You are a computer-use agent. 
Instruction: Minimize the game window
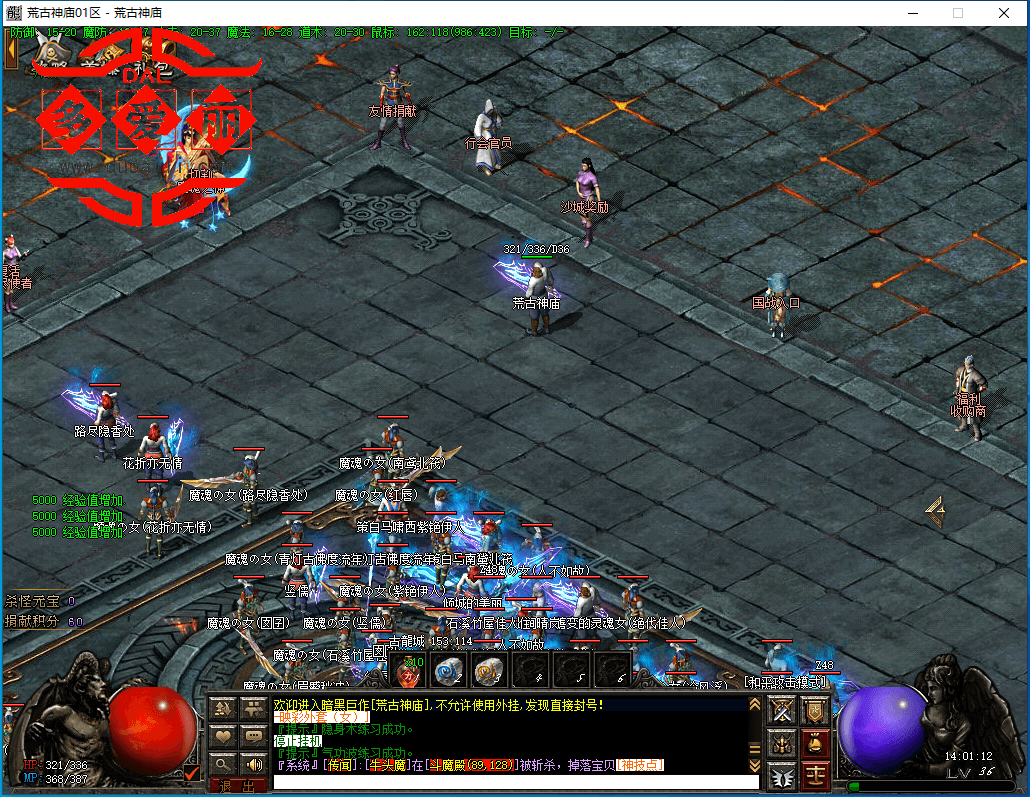coord(911,13)
